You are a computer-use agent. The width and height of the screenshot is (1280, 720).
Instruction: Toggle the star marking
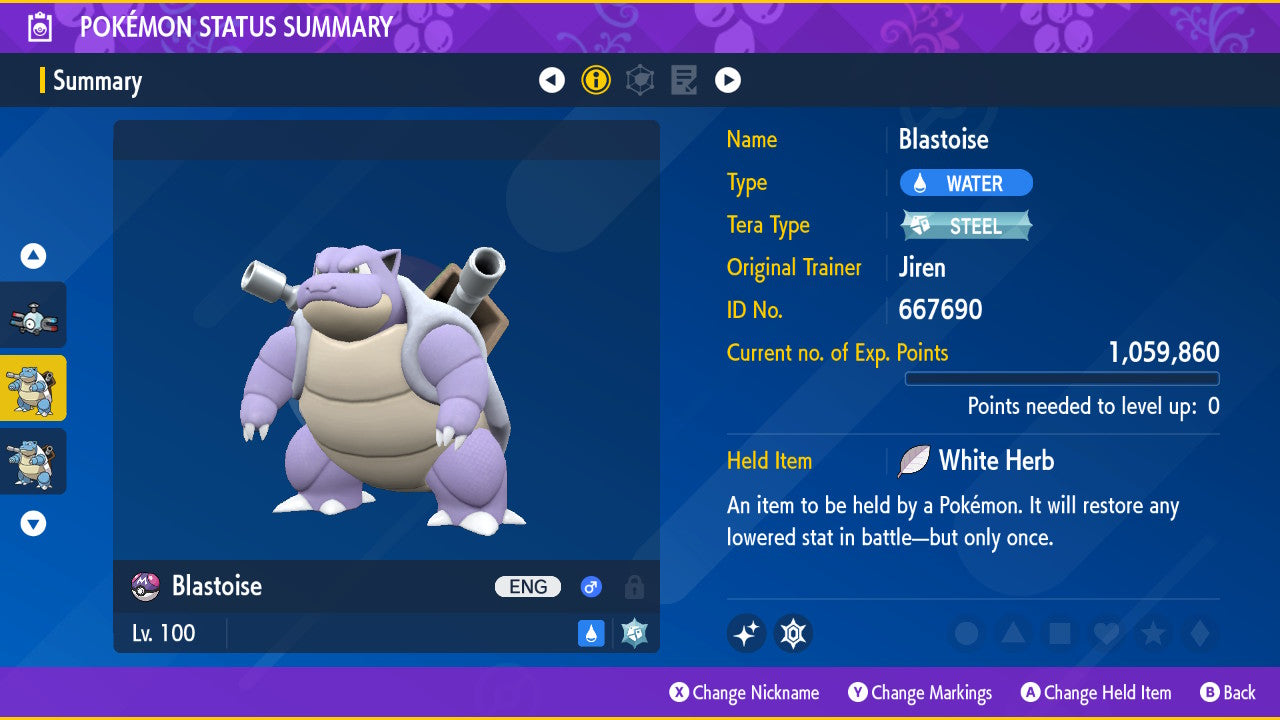(1153, 633)
